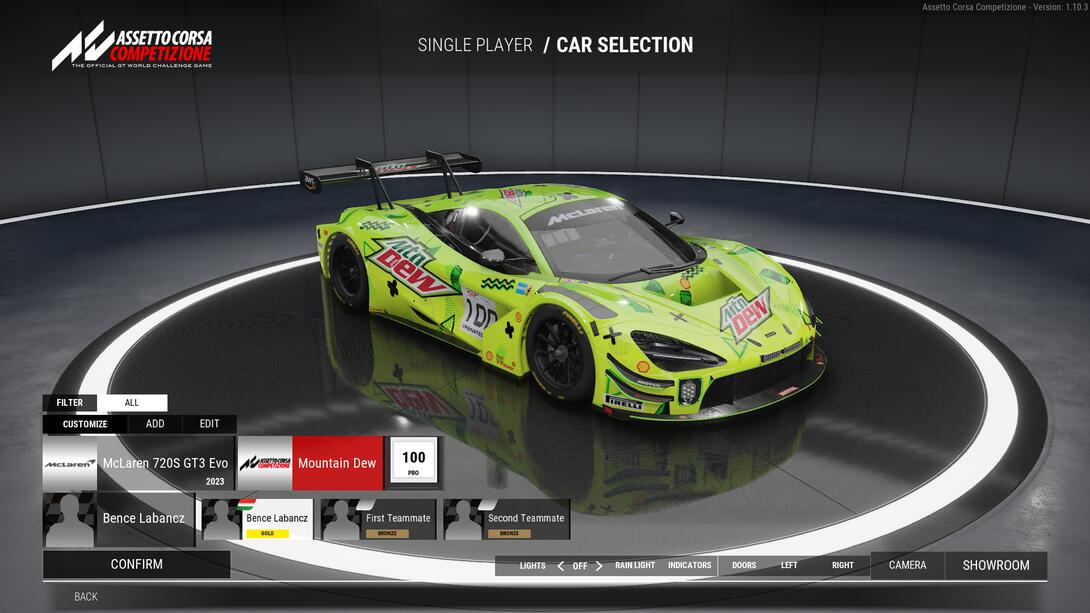
Task: Click the next arrow for Lights setting
Action: pyautogui.click(x=599, y=566)
